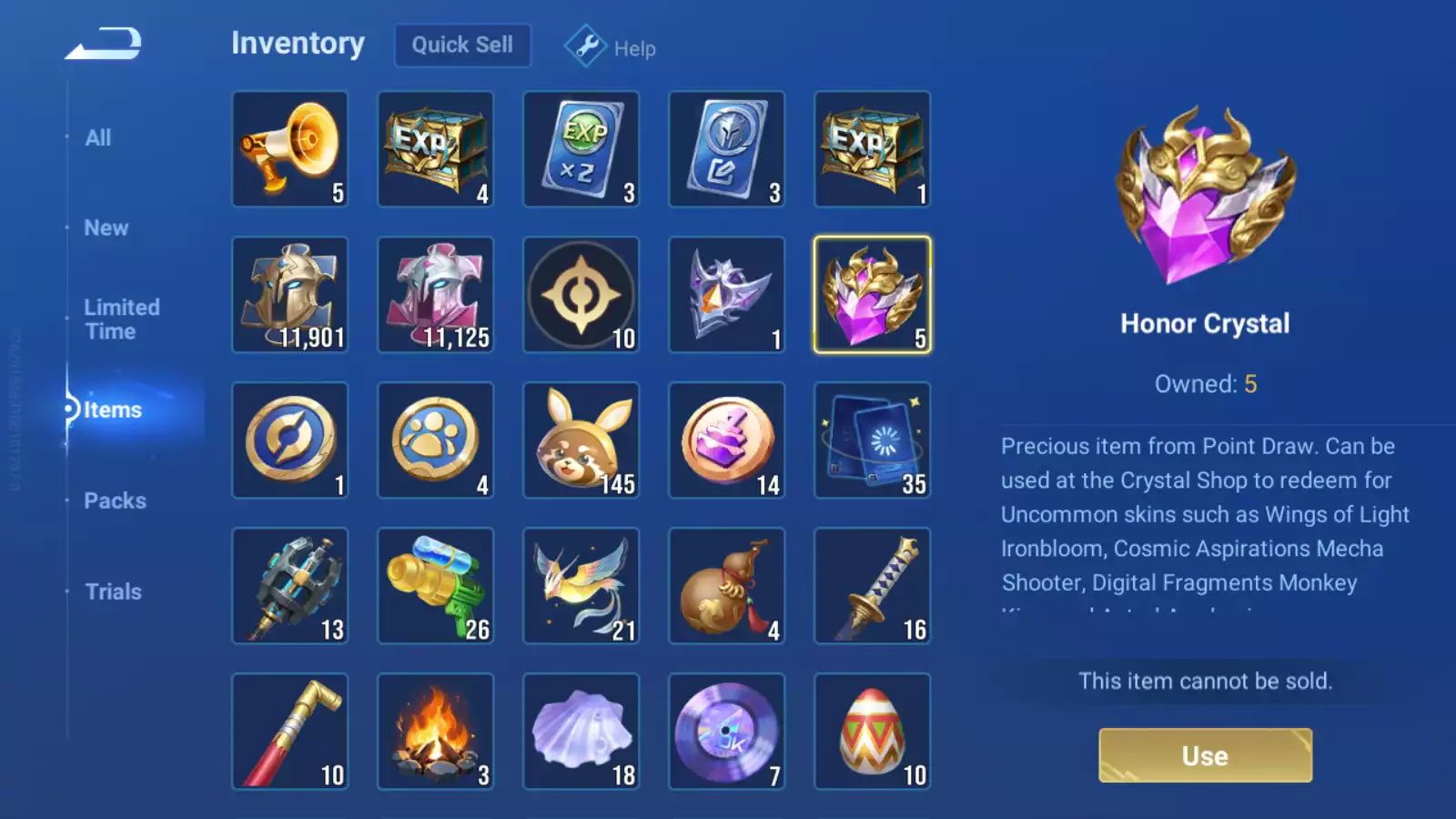Go back using the arrow button
This screenshot has height=819, width=1456.
[x=104, y=43]
